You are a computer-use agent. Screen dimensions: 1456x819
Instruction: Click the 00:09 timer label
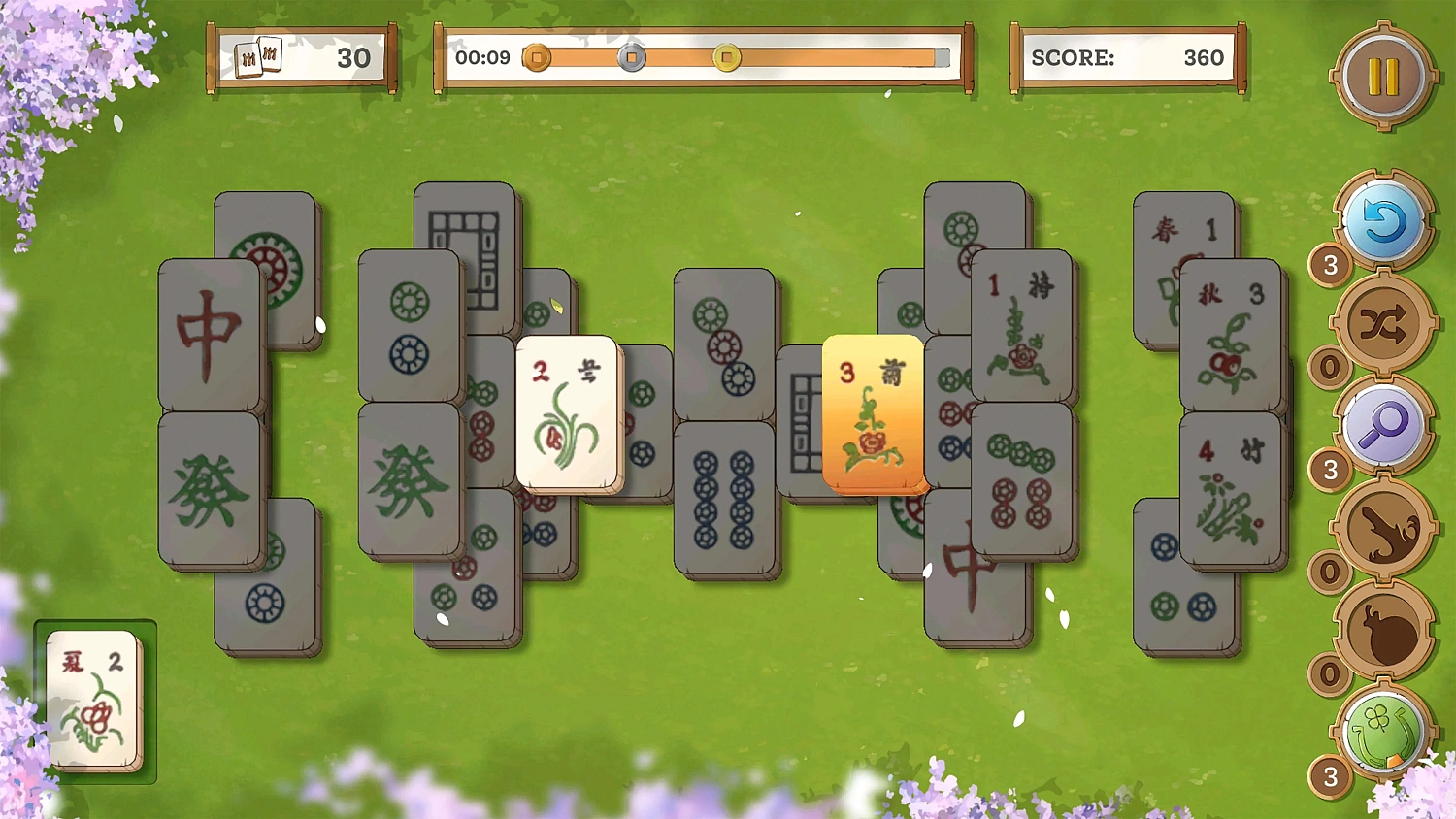point(483,57)
